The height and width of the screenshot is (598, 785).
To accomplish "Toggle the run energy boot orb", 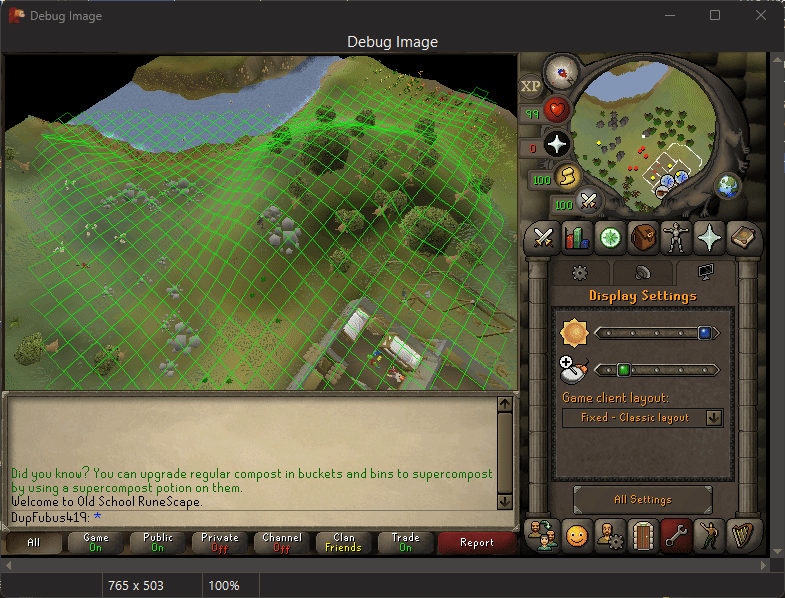I will [x=567, y=177].
